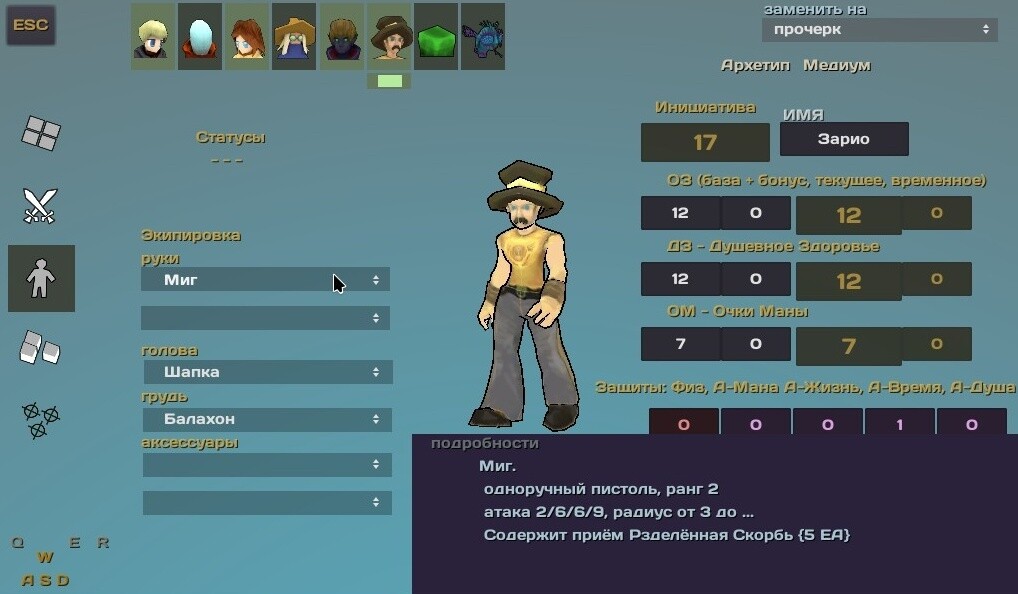Screen dimensions: 1018x594
Task: Expand the head slot dropdown Шапка
Action: click(267, 372)
